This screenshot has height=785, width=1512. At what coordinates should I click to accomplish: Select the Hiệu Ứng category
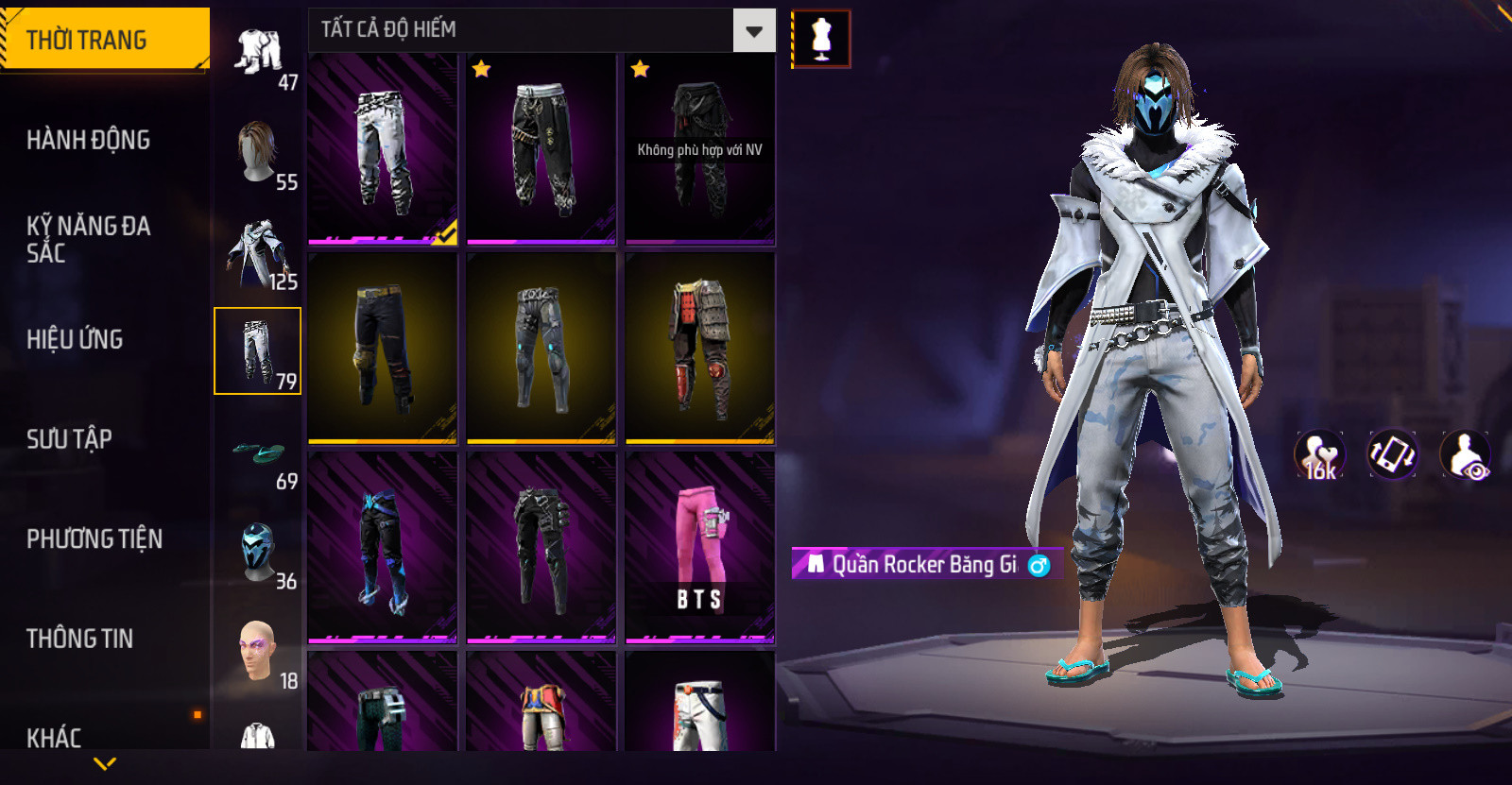[x=76, y=339]
